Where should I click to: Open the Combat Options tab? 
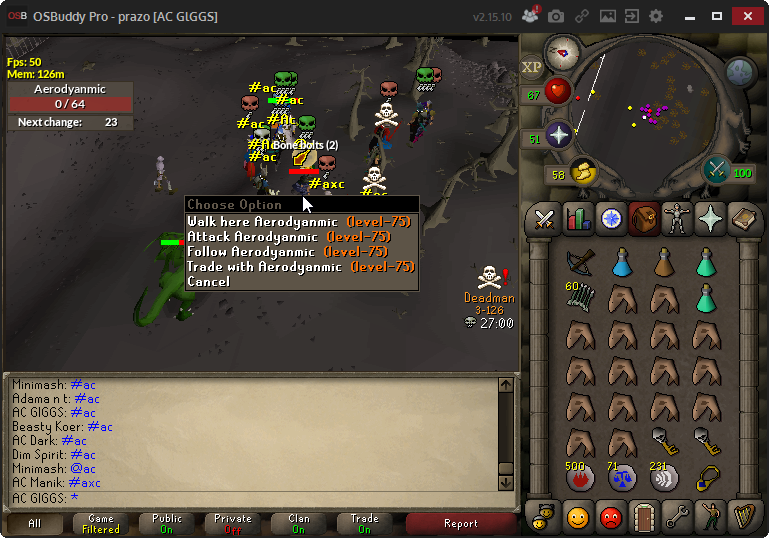(544, 218)
